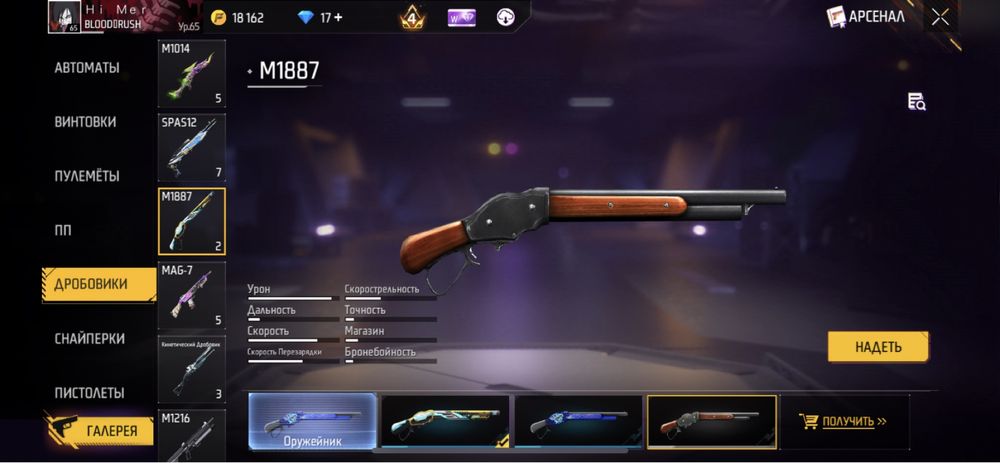The height and width of the screenshot is (463, 1000).
Task: Choose the Снайперки category
Action: click(89, 339)
